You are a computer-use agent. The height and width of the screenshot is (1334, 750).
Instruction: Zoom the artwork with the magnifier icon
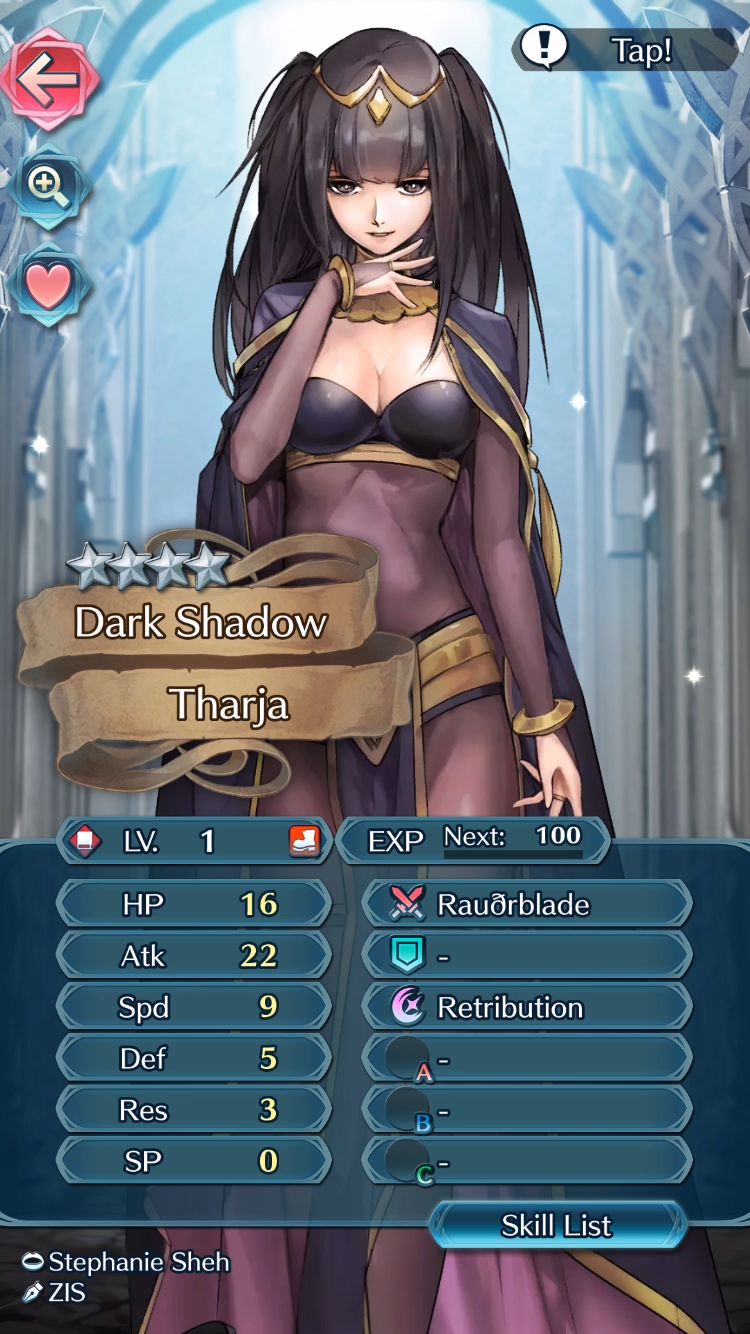[x=47, y=186]
